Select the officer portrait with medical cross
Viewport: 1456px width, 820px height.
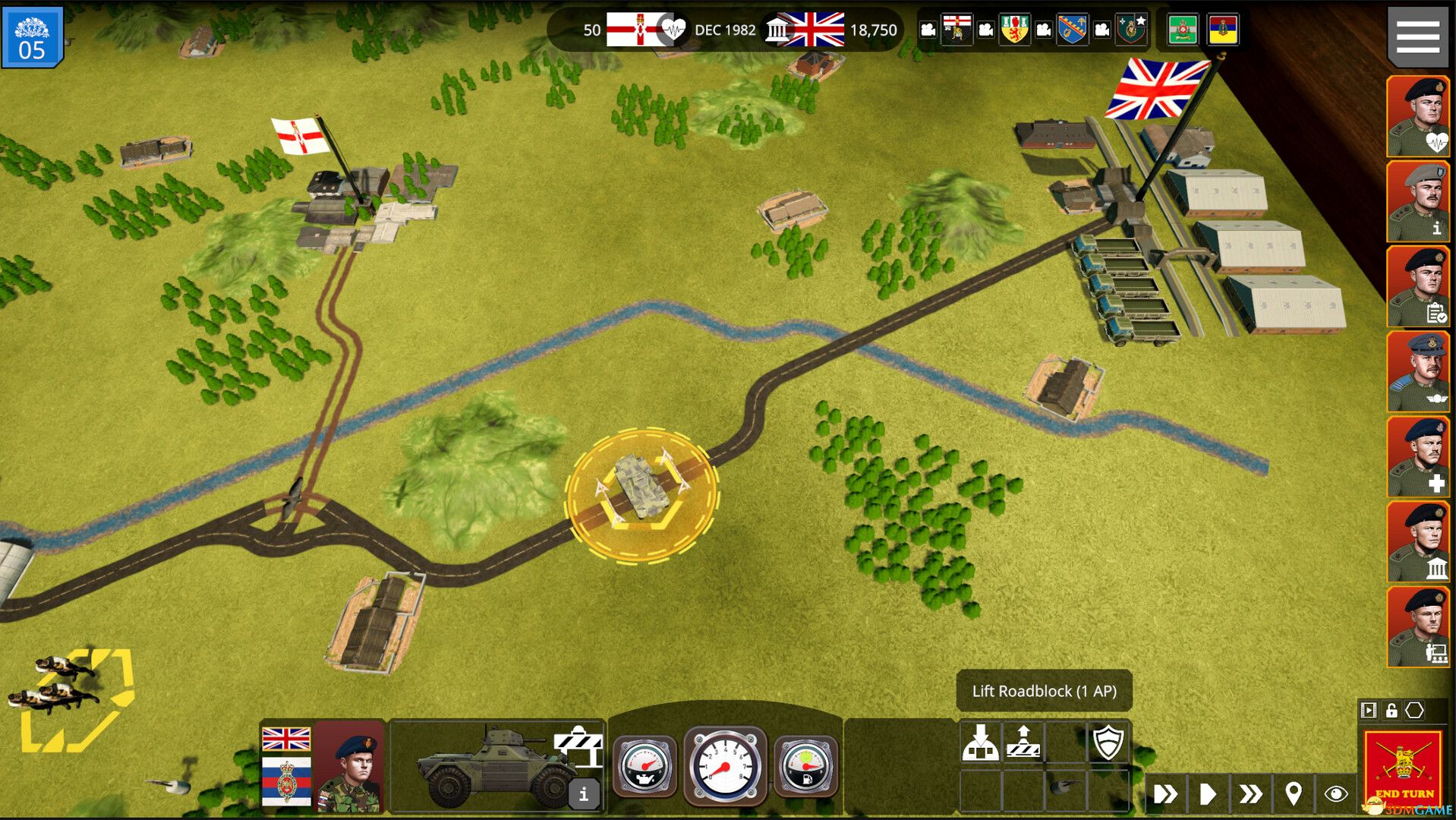click(x=1417, y=457)
